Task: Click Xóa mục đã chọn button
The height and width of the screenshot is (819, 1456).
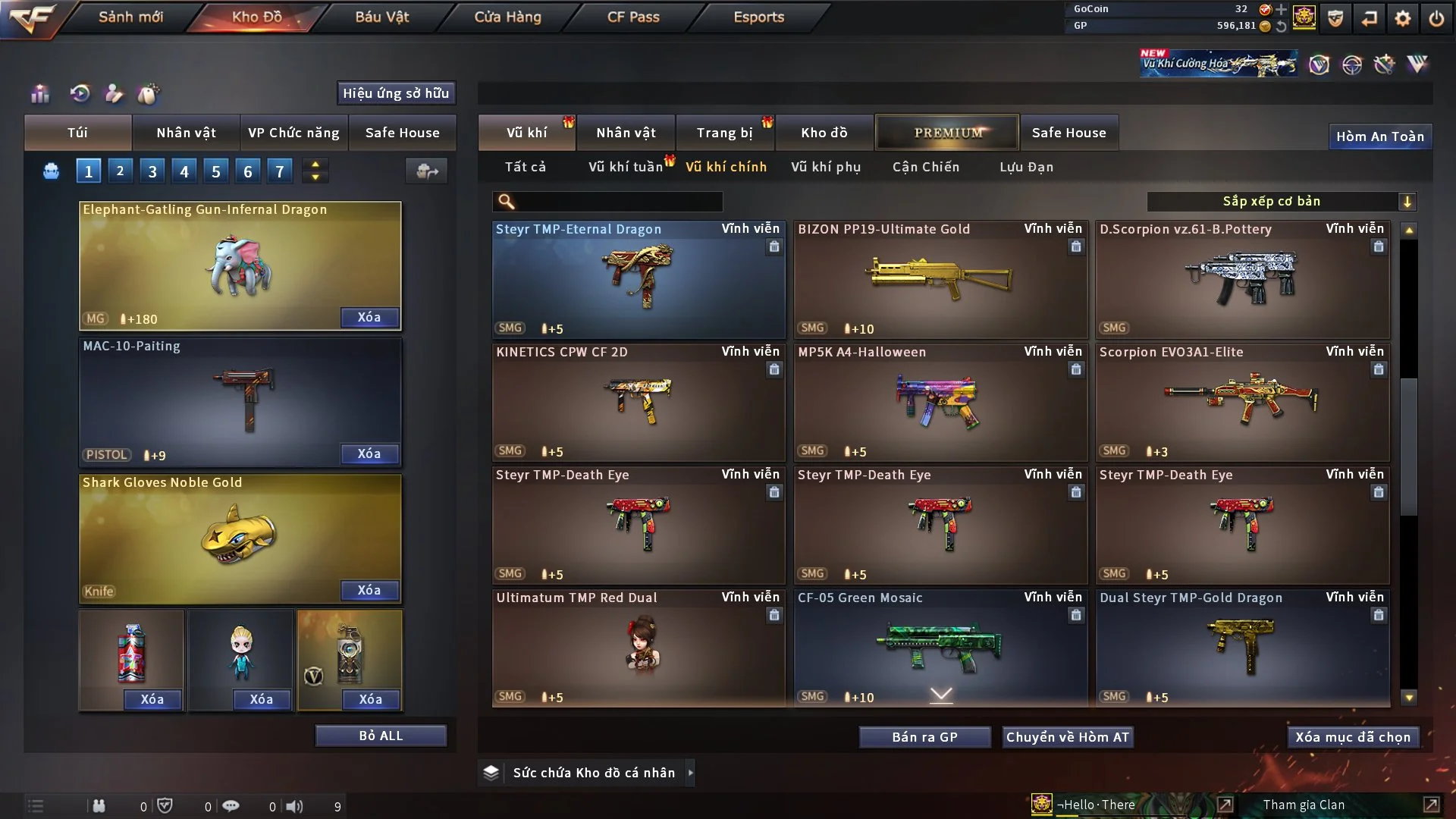Action: point(1352,737)
